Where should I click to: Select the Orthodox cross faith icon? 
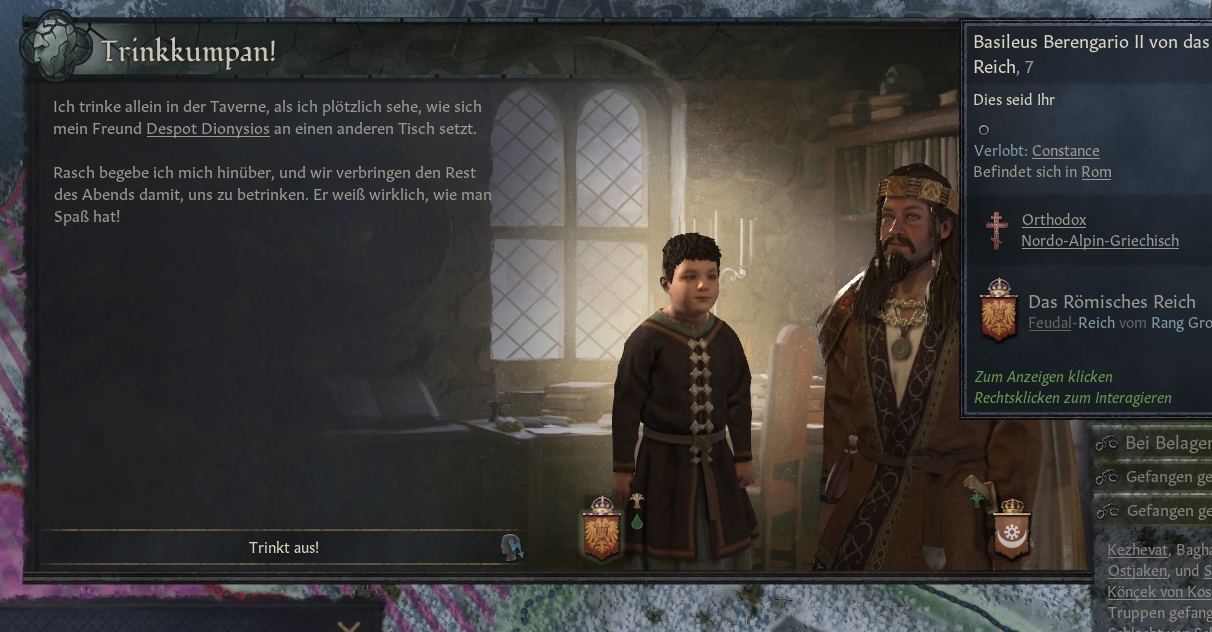click(996, 230)
